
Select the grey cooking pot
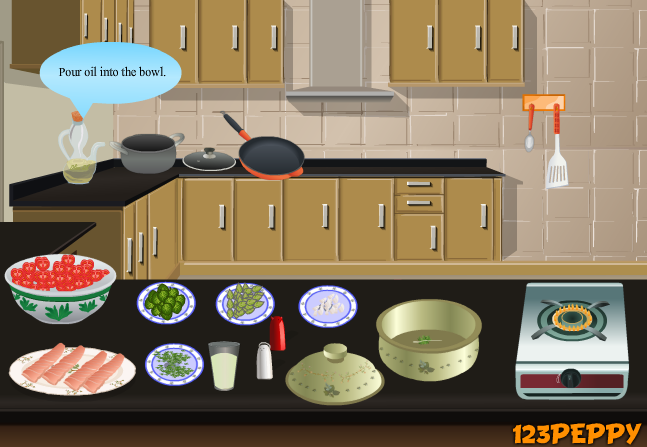pyautogui.click(x=148, y=154)
